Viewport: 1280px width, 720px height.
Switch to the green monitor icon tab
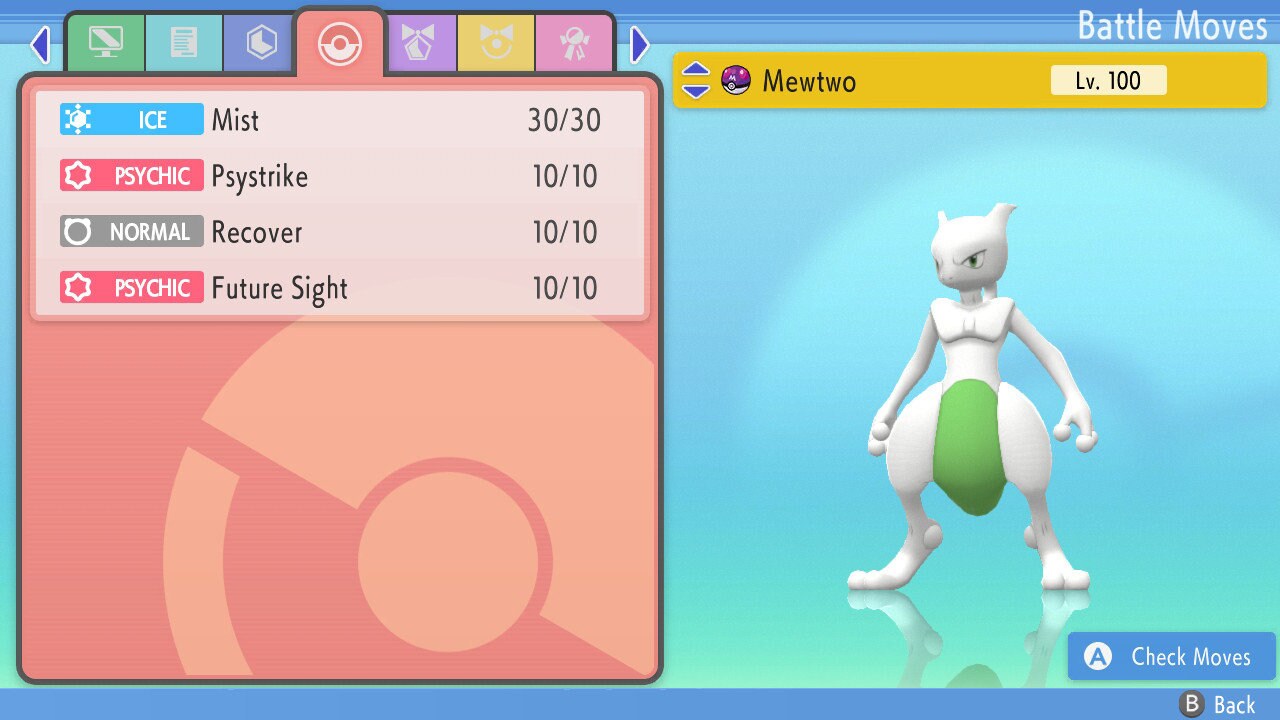coord(105,43)
